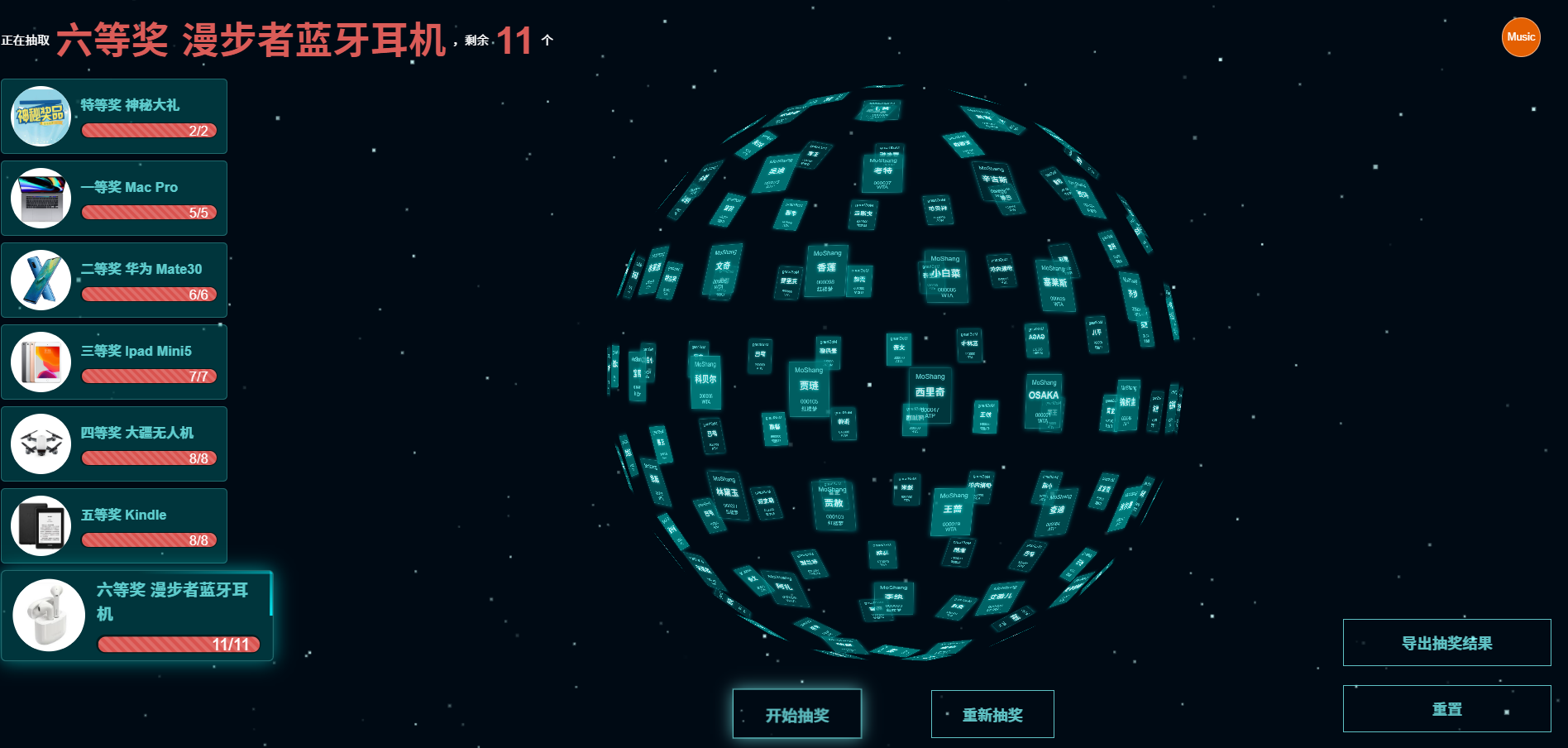Click the iPad Mini5 thumbnail icon
This screenshot has height=748, width=1568.
tap(41, 362)
